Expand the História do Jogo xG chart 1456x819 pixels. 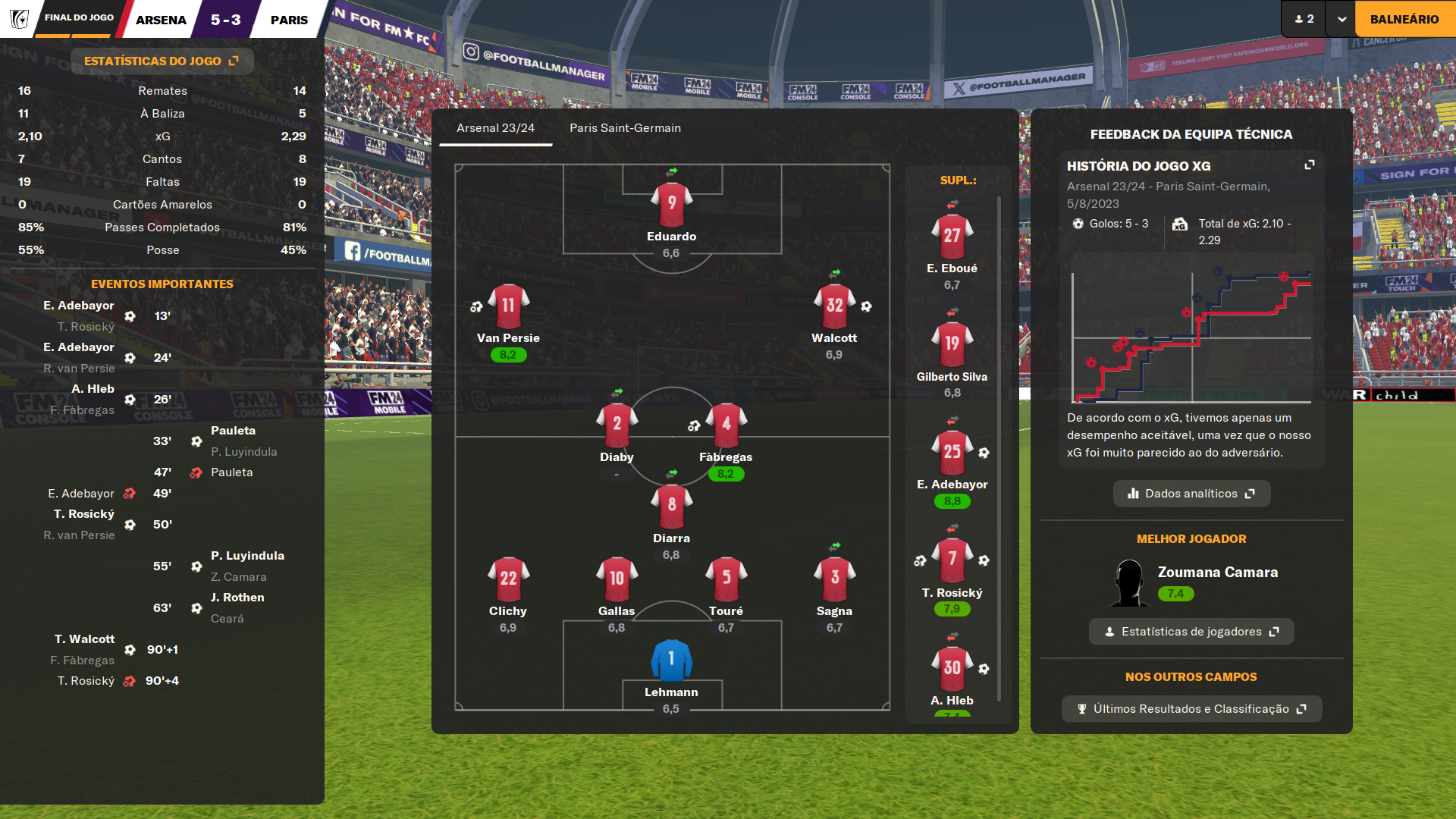point(1309,165)
